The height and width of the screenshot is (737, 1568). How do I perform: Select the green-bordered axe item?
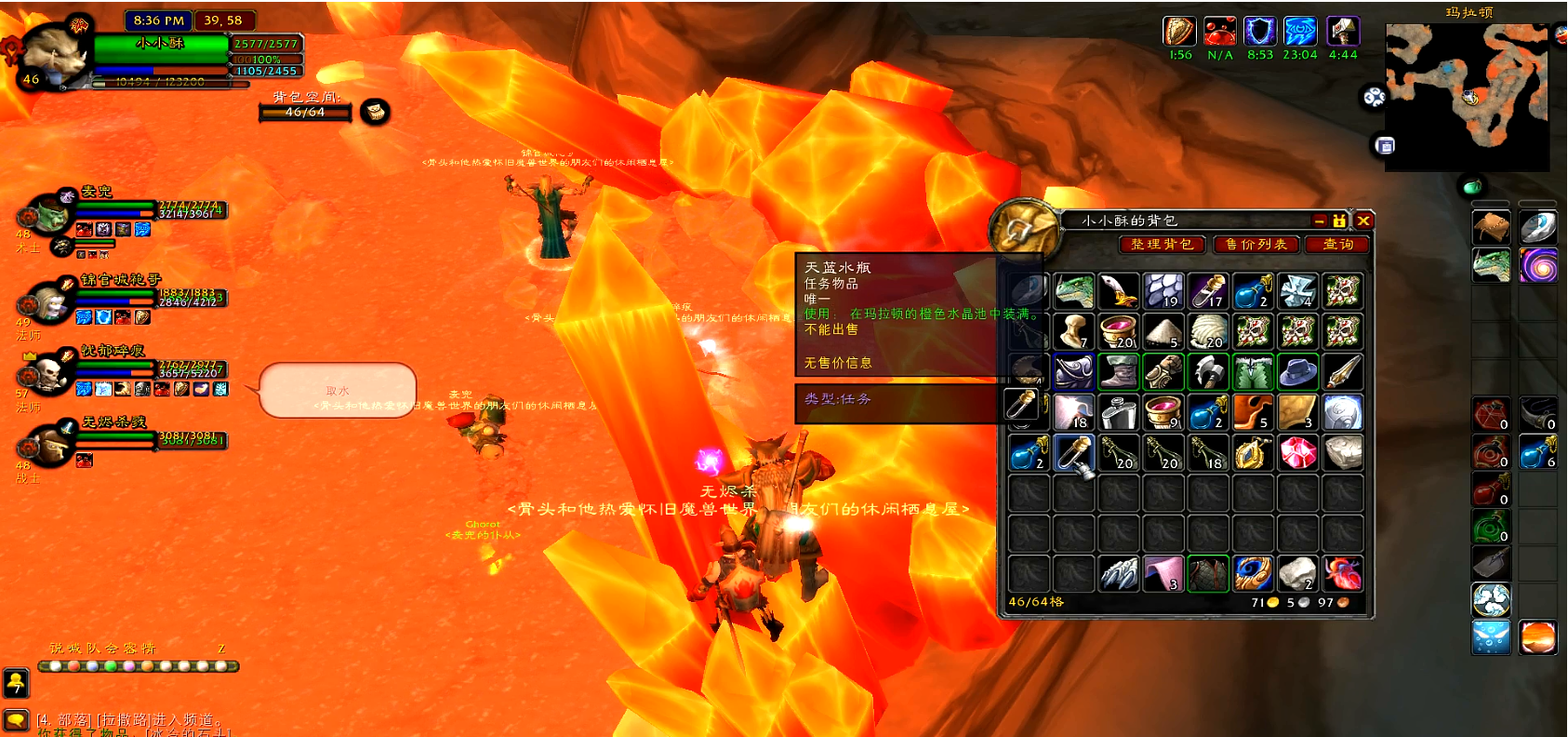[x=1207, y=372]
